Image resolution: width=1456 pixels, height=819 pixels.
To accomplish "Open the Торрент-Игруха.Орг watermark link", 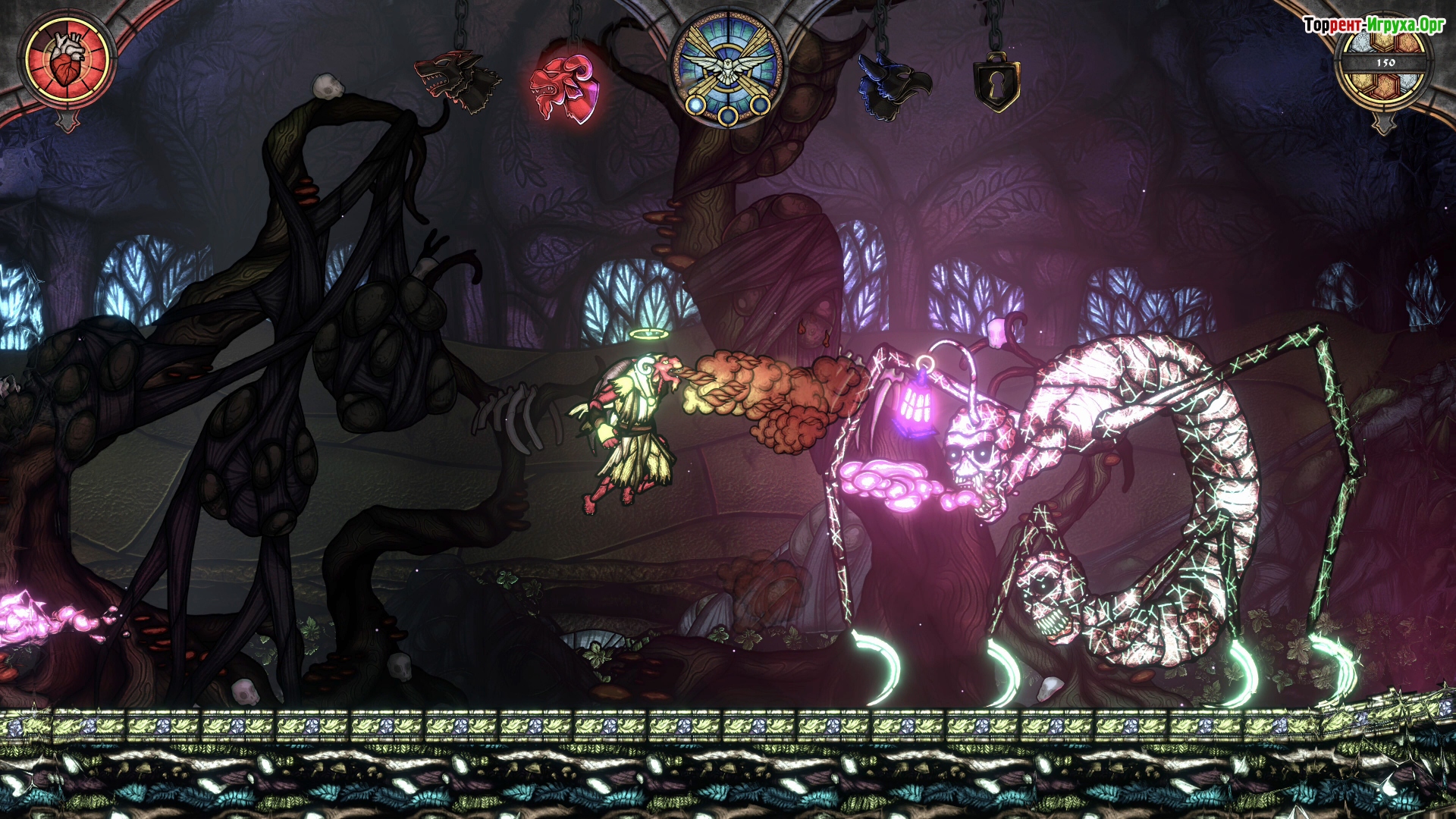I will click(1373, 25).
